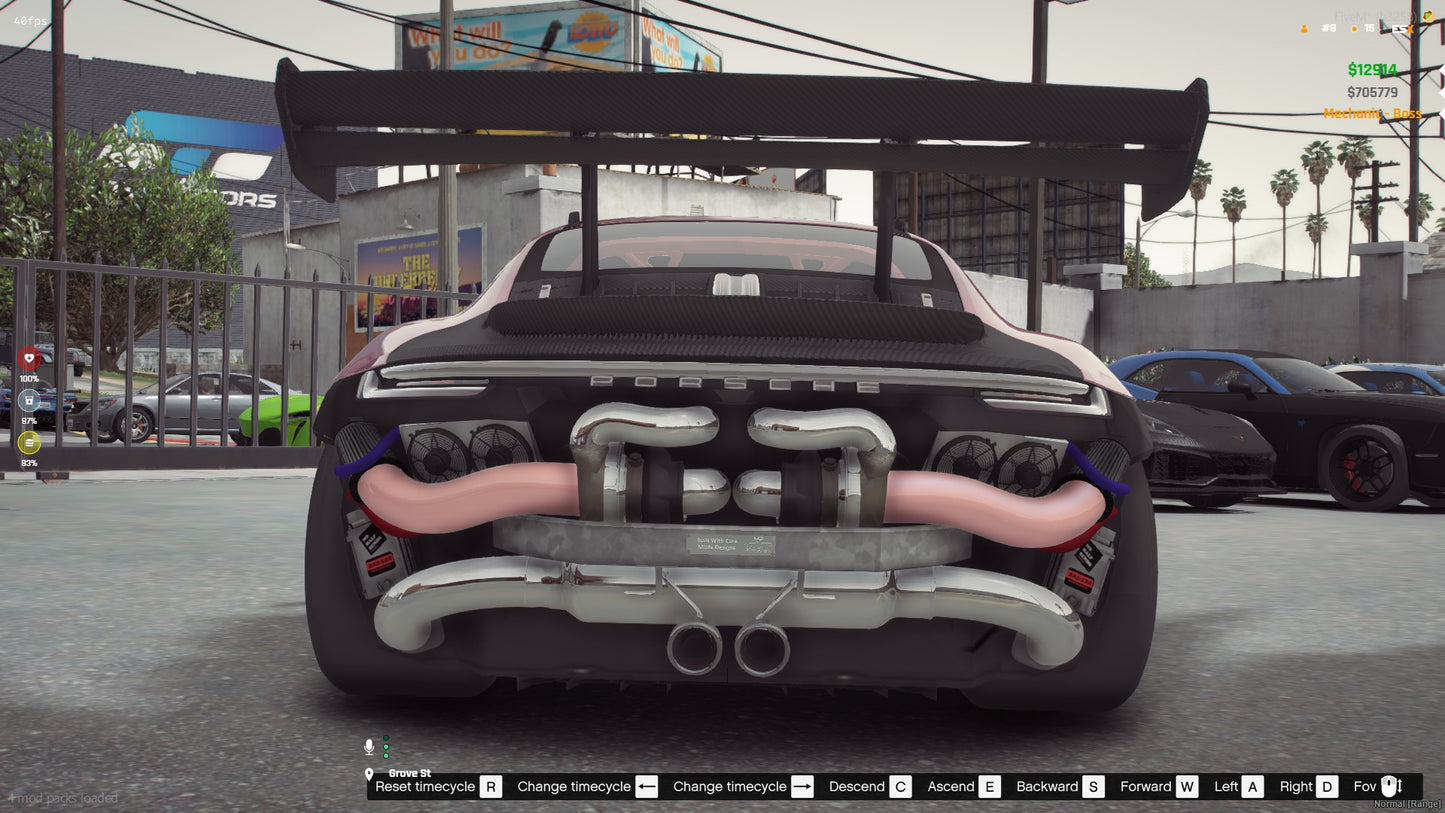Click the orange ping indicator dot beside 15
This screenshot has width=1445, height=813.
[1355, 28]
